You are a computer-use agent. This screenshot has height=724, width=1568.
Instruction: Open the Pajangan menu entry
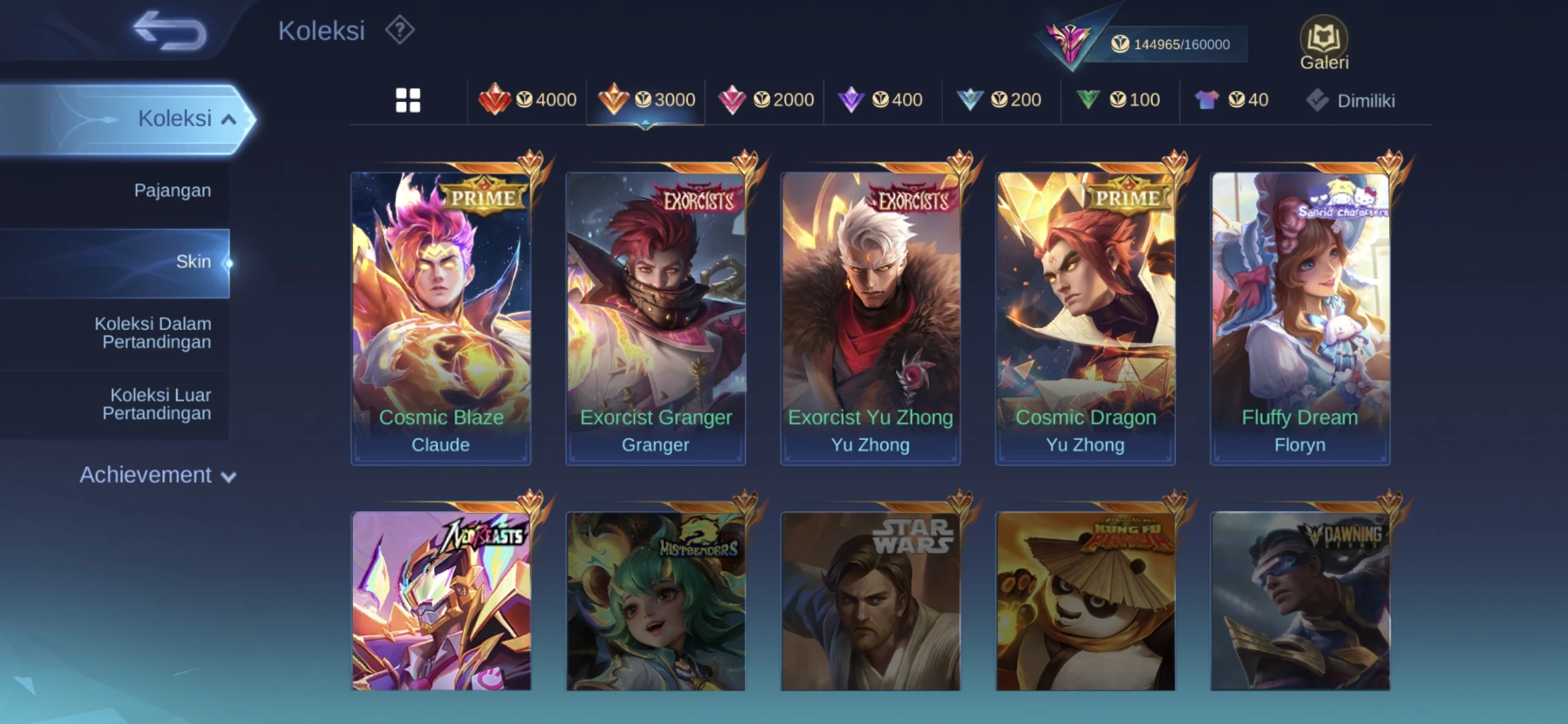point(172,190)
